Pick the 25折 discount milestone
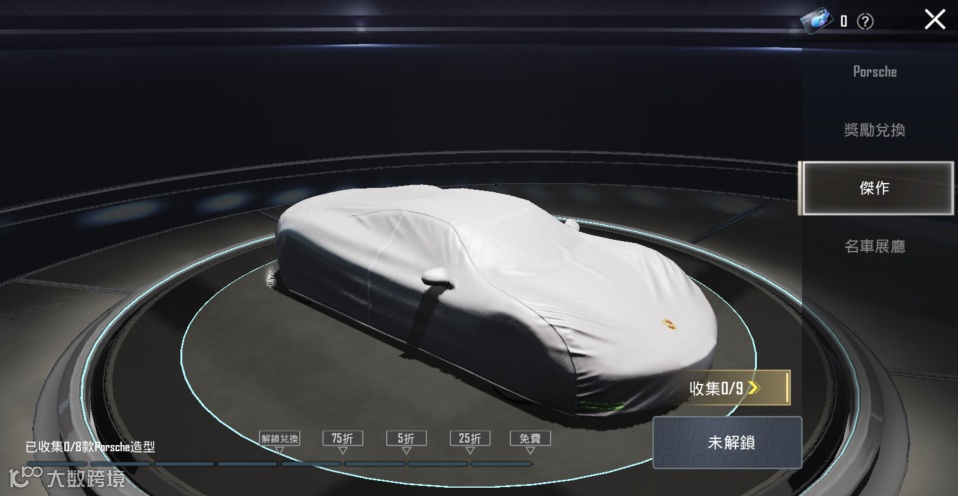 468,439
